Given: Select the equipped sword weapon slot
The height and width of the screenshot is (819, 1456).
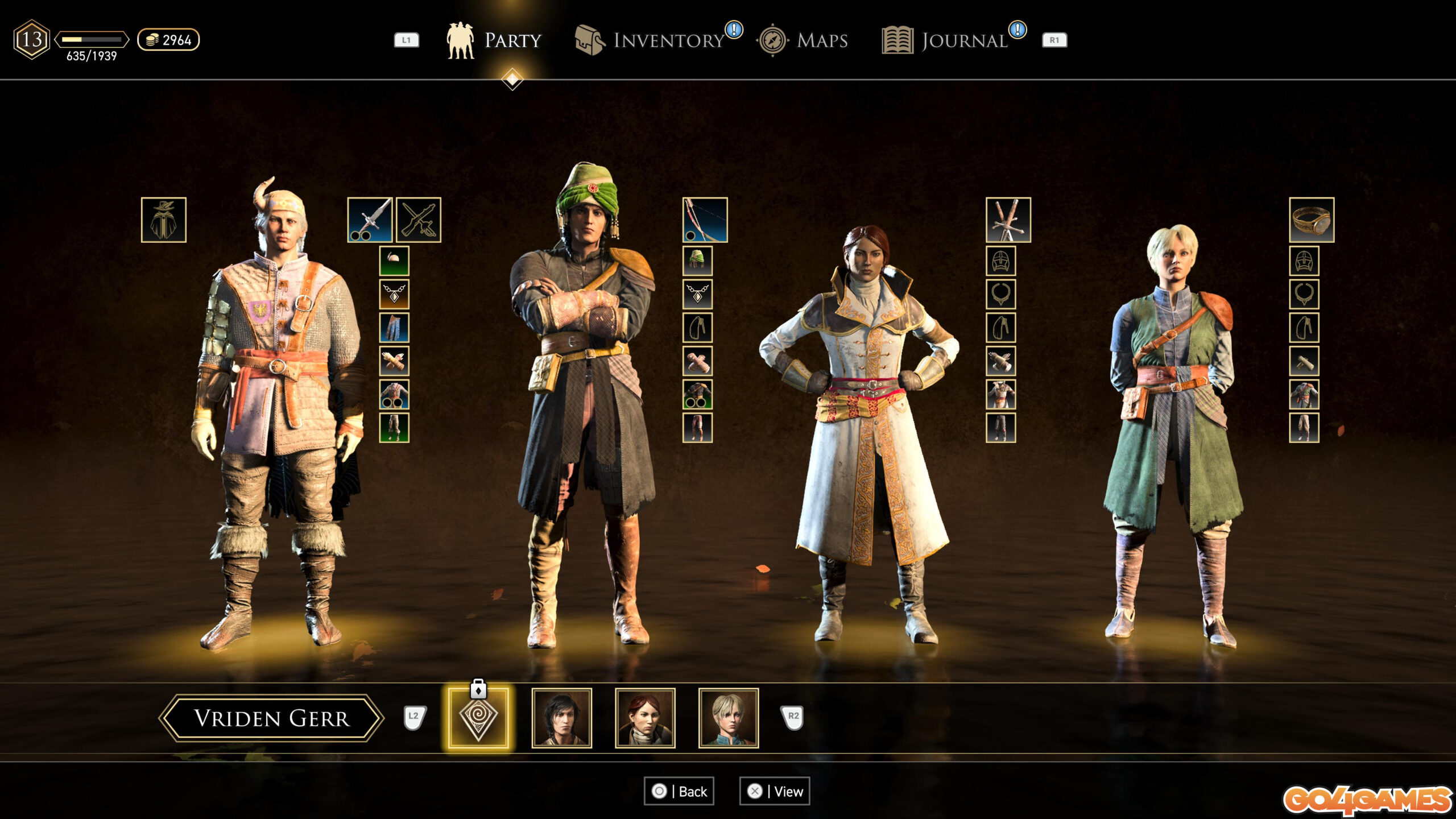Looking at the screenshot, I should tap(370, 220).
